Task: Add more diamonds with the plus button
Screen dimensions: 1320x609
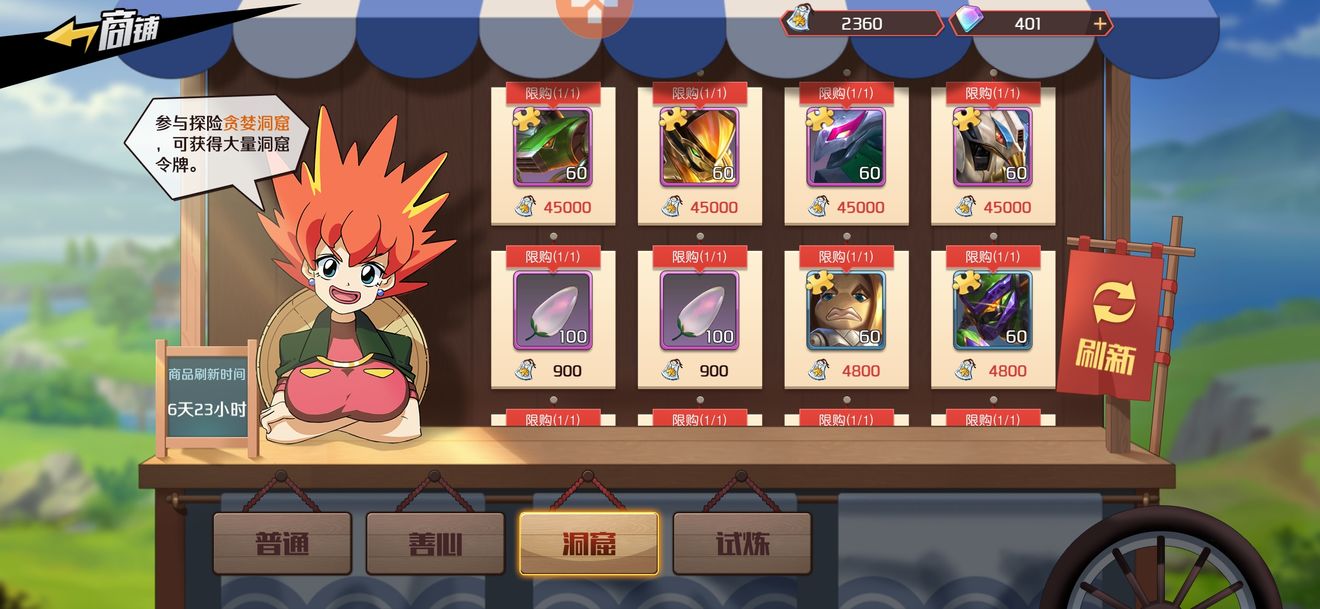Action: (1100, 24)
